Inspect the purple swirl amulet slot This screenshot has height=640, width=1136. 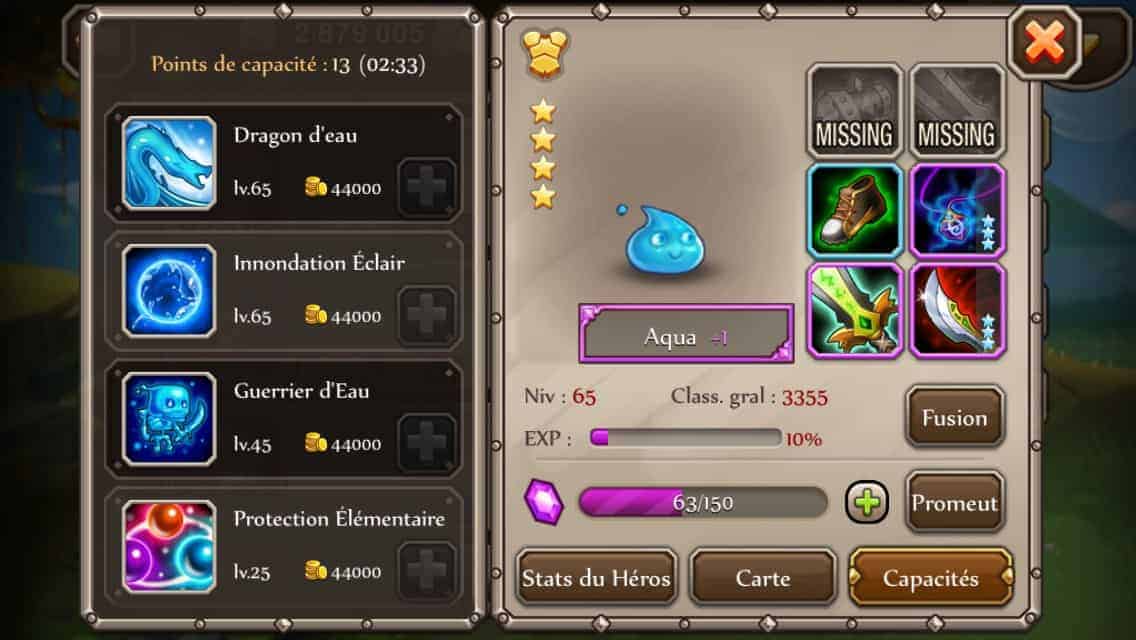click(x=958, y=211)
